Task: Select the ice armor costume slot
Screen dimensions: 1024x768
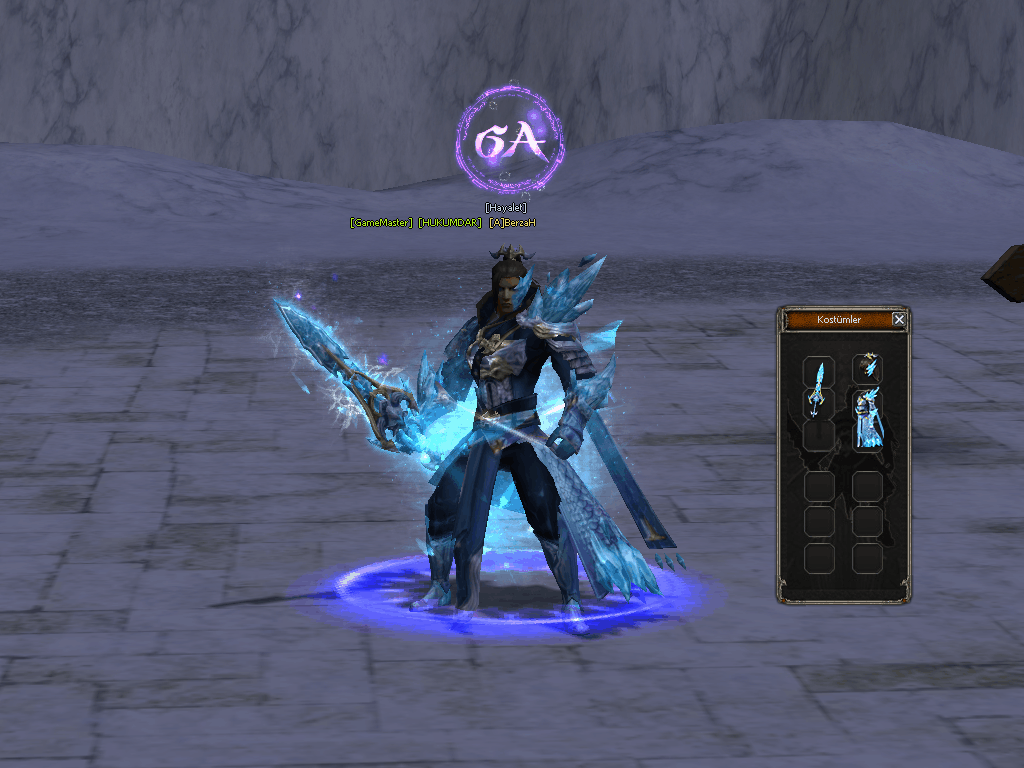Action: [x=867, y=419]
